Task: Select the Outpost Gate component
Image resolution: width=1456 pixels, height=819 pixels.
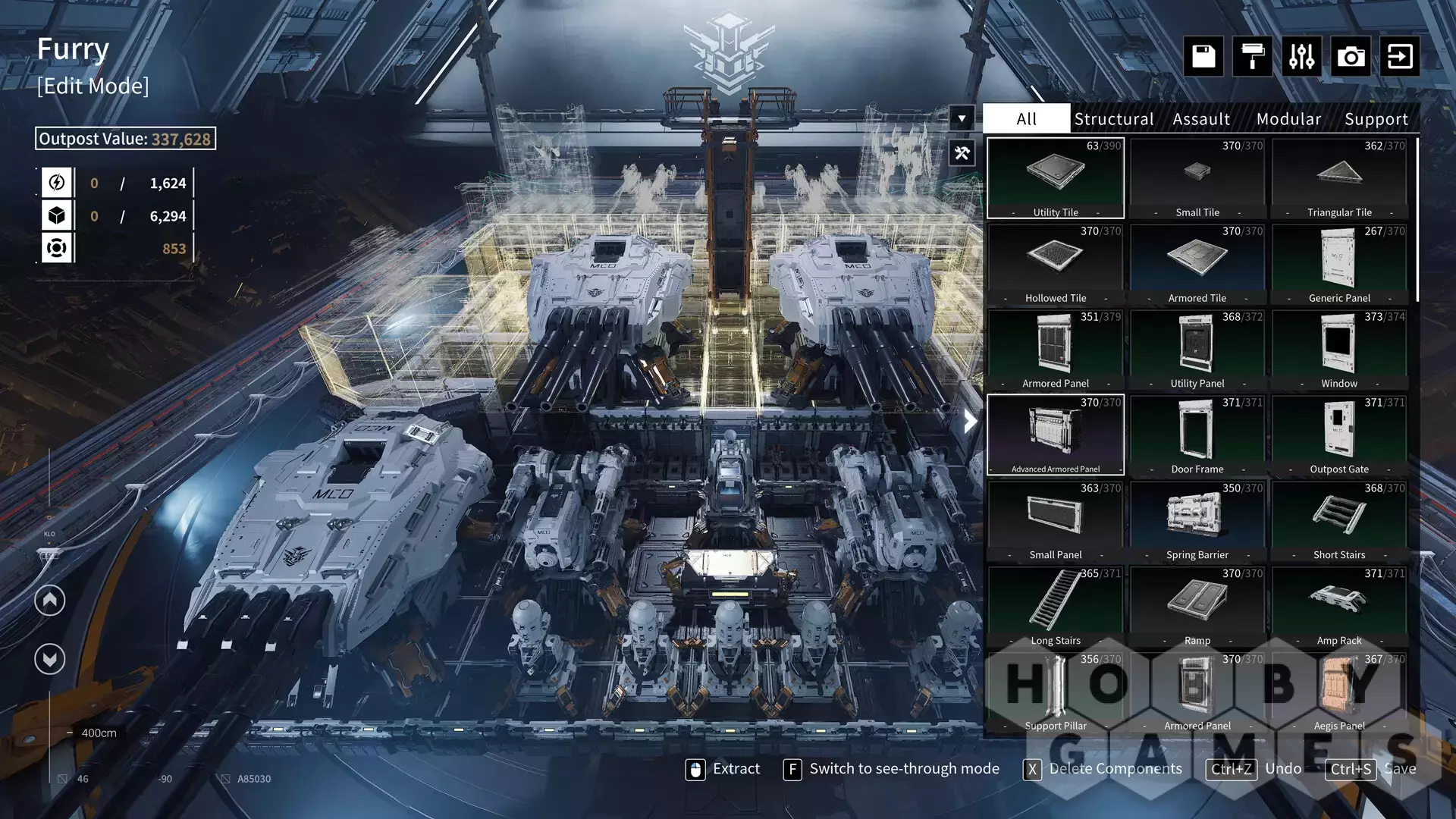Action: [1339, 435]
